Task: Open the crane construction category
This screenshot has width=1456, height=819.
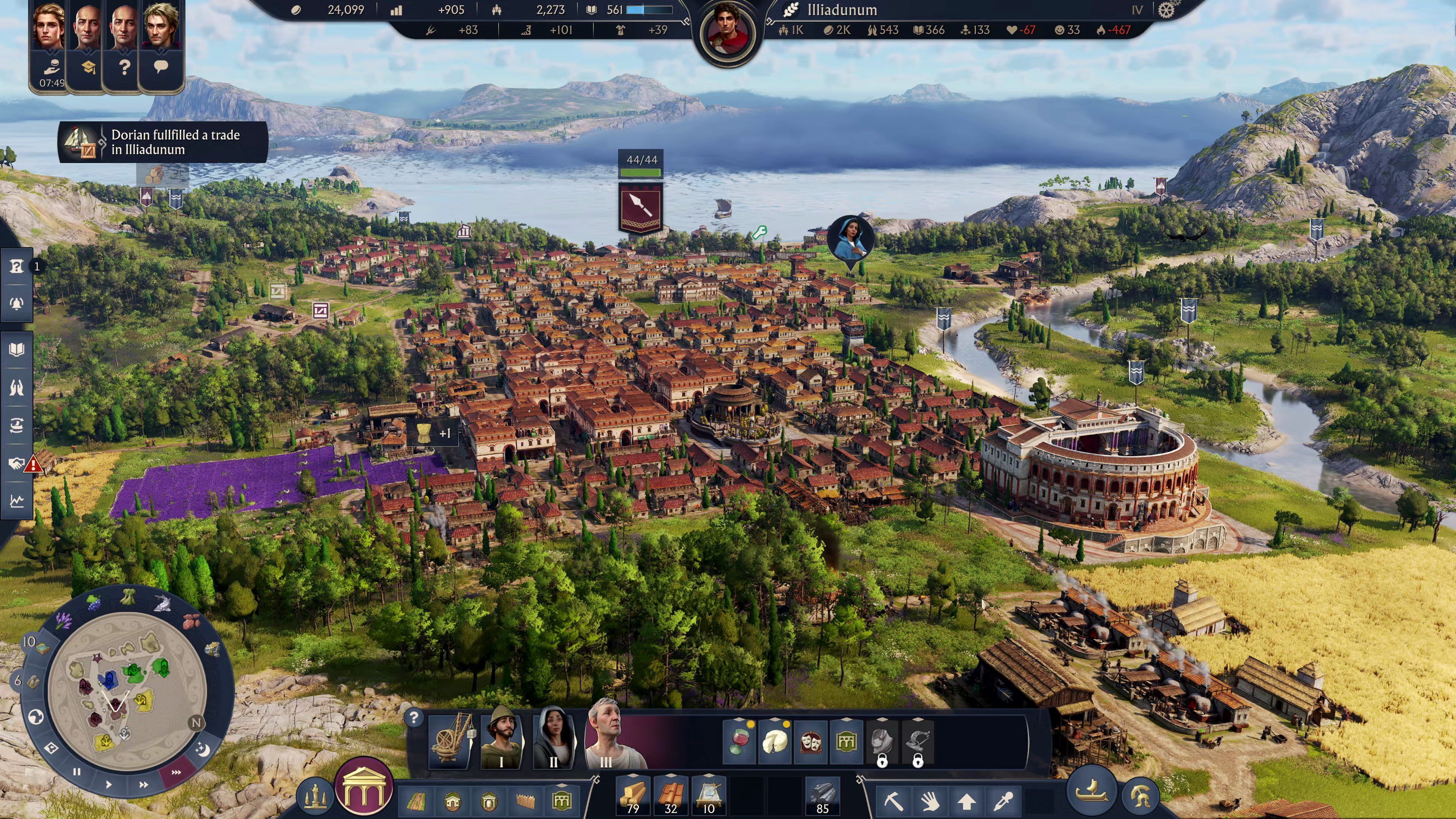Action: point(451,741)
